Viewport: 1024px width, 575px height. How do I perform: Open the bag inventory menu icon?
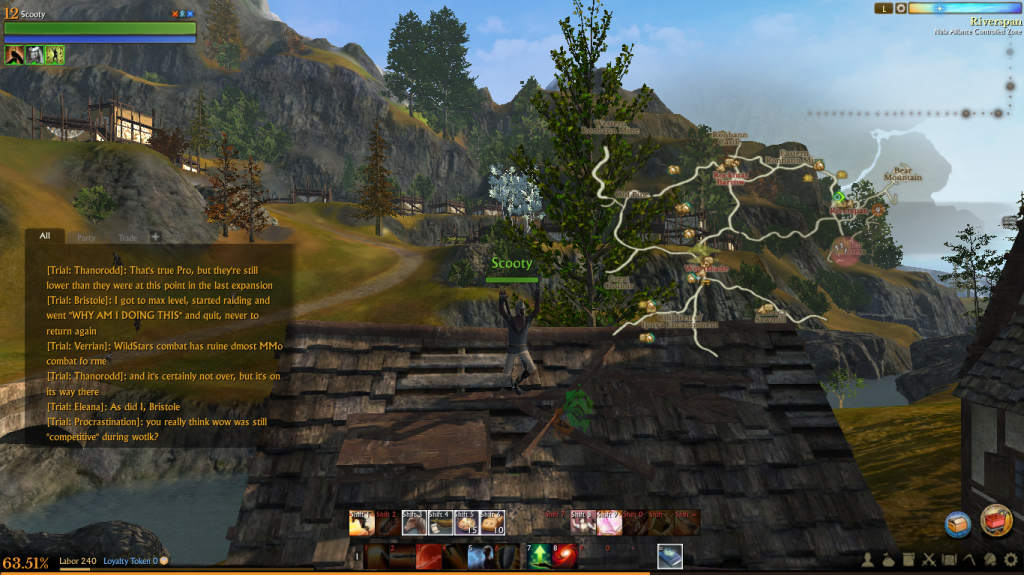click(888, 559)
